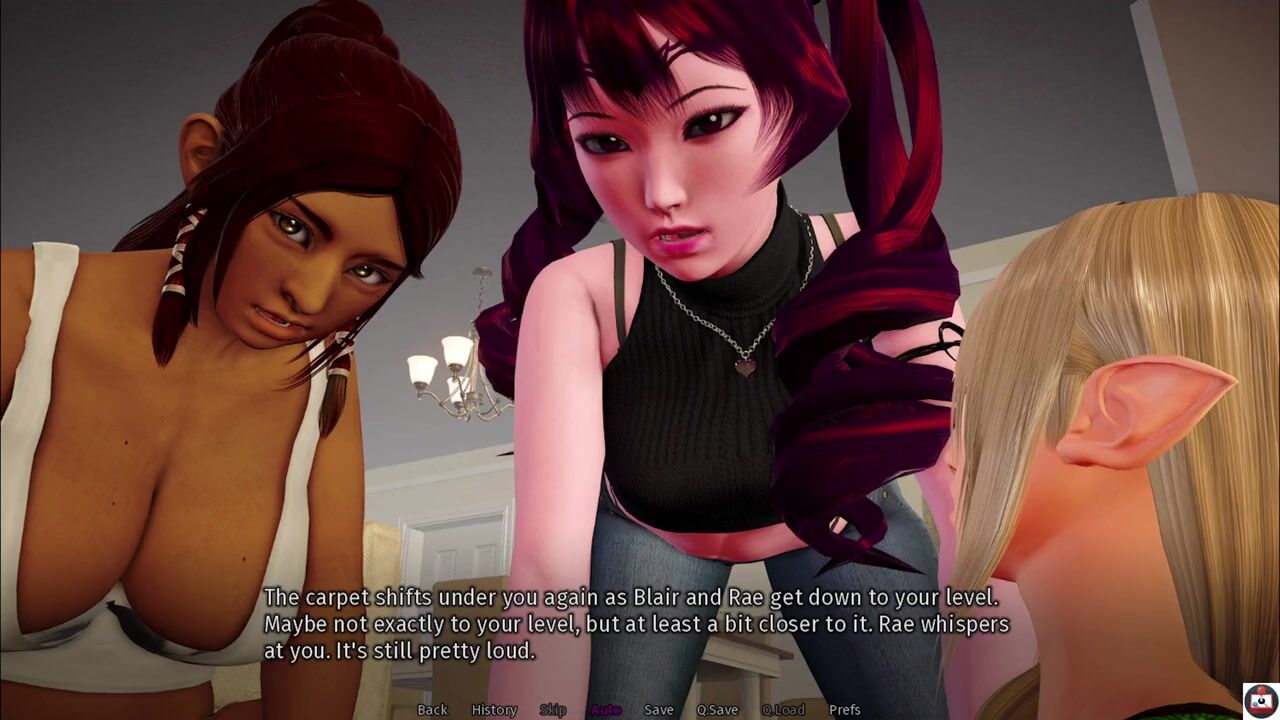1280x720 pixels.
Task: Open the Save game menu
Action: click(x=658, y=710)
